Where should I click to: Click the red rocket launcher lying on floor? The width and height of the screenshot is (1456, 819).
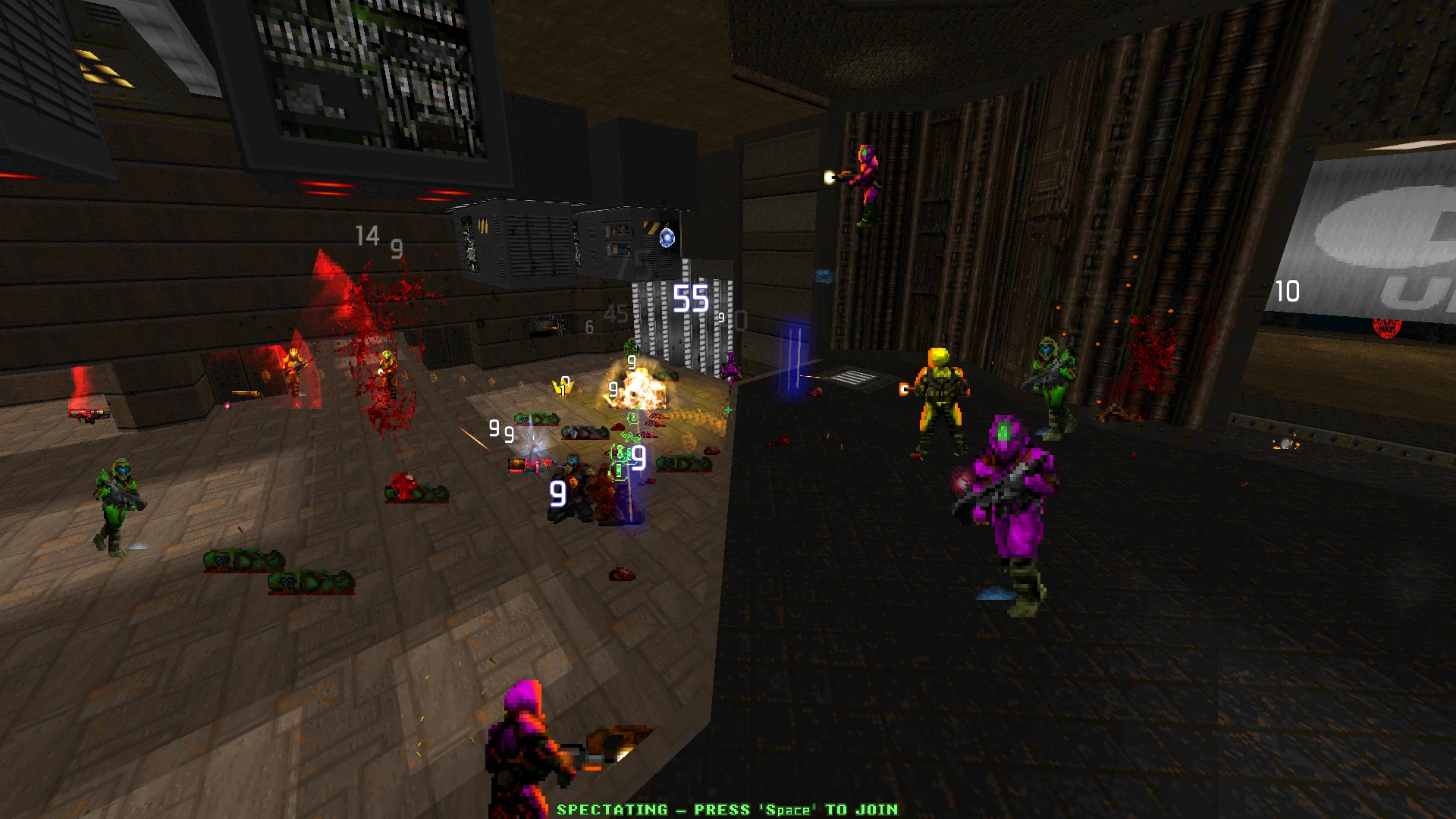[x=531, y=466]
